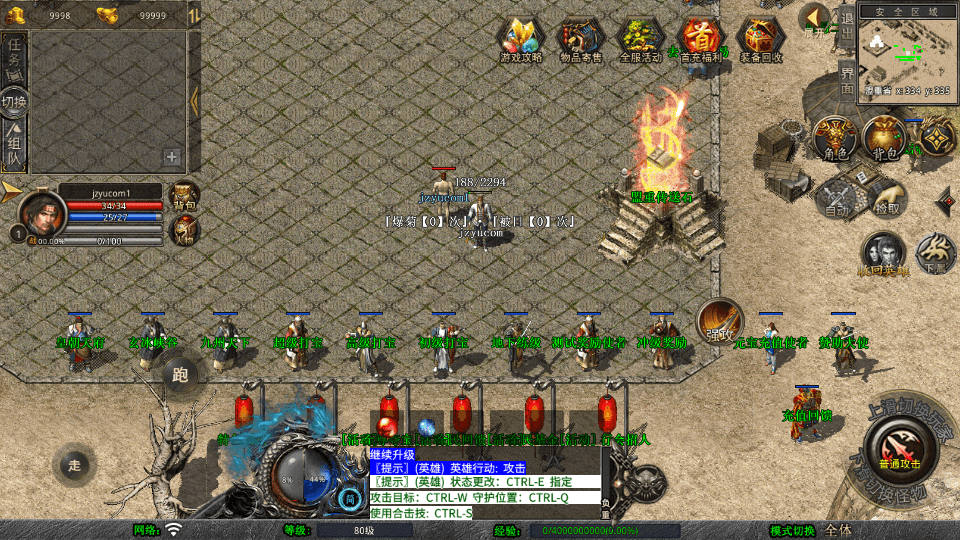This screenshot has height=540, width=960.
Task: Switch to 走 walk mode
Action: pos(74,464)
